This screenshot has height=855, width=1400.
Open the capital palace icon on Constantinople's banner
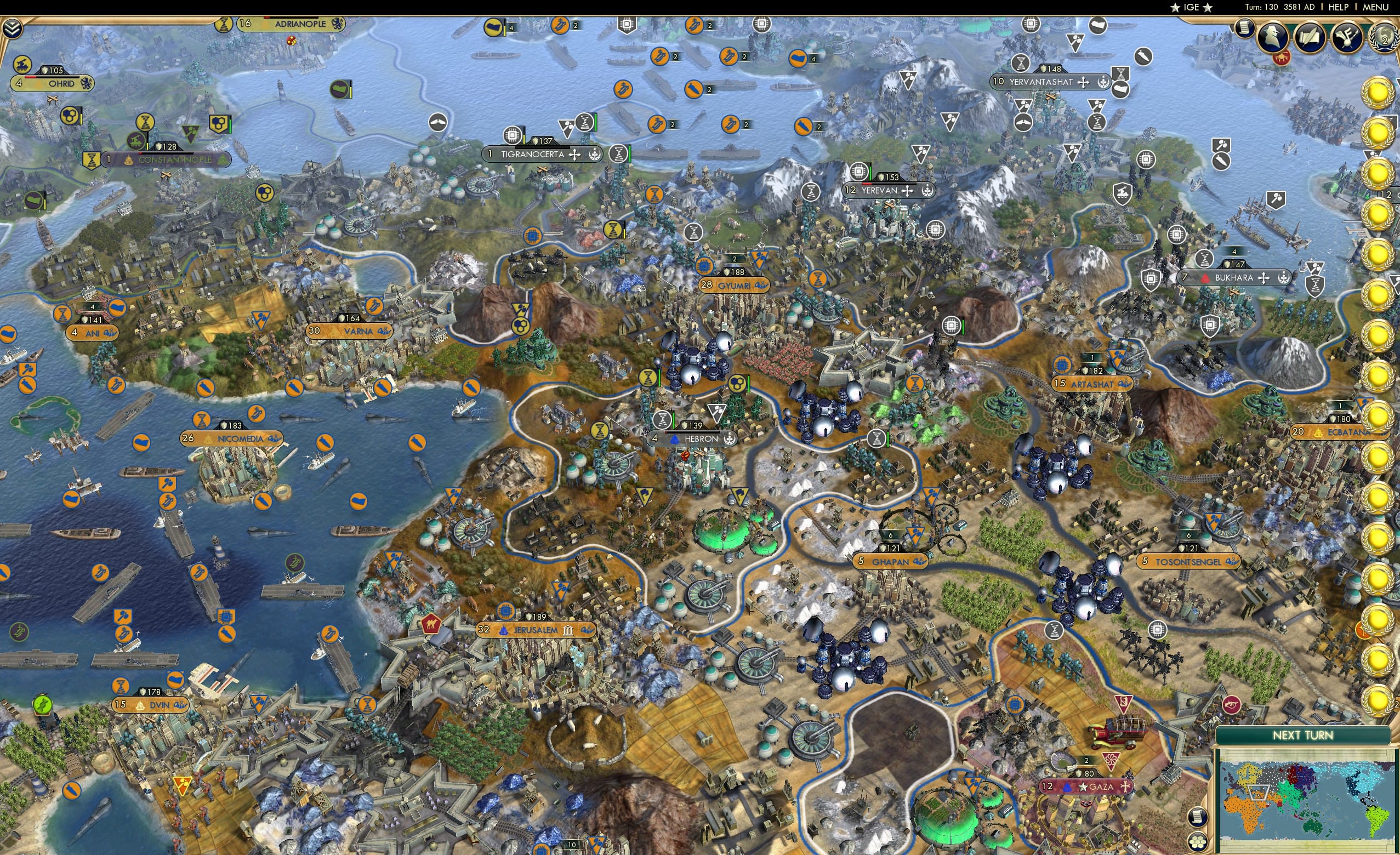(129, 161)
